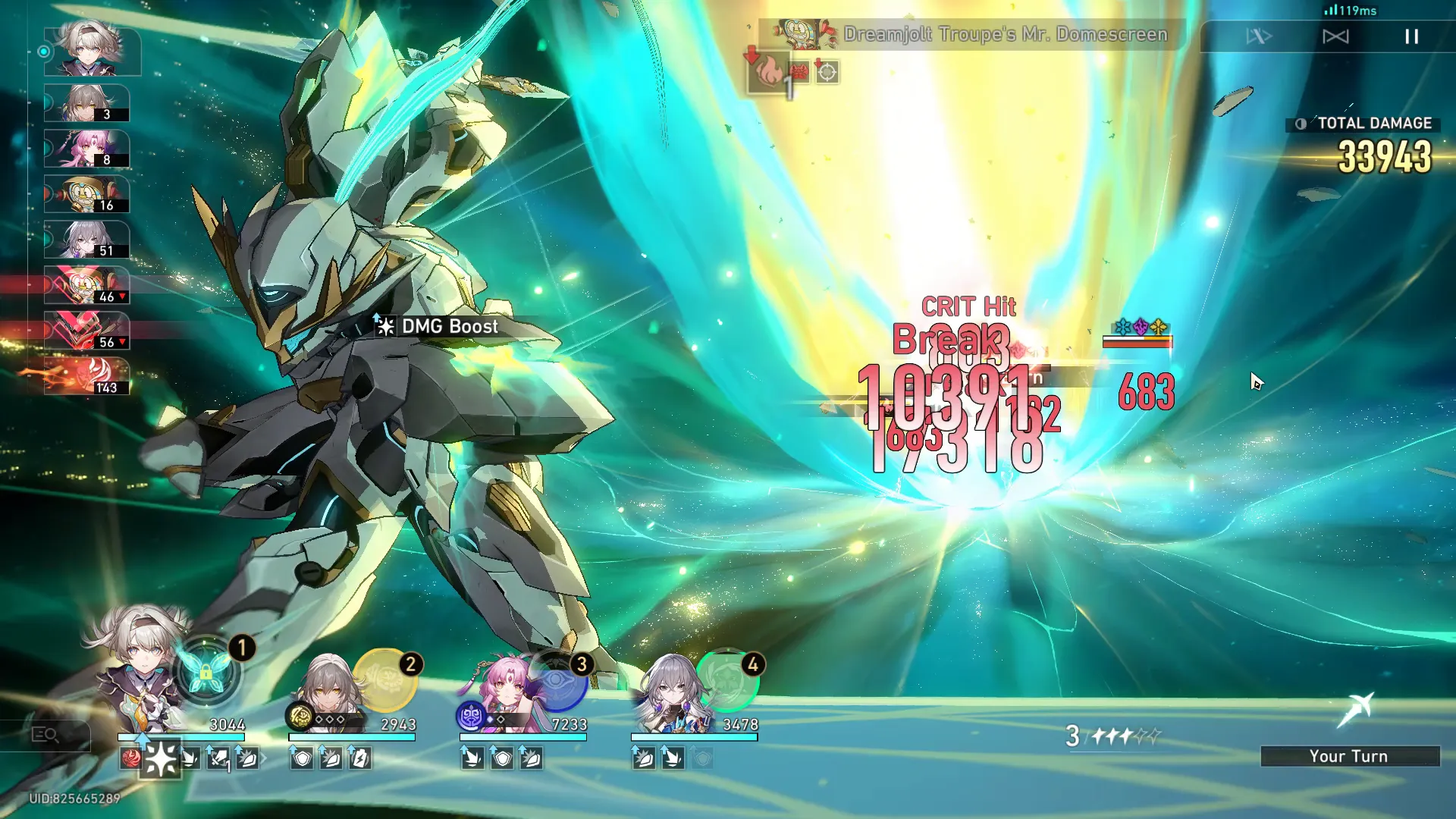The height and width of the screenshot is (819, 1456).
Task: Click the Trailblazer turn entry marked 3
Action: (86, 103)
